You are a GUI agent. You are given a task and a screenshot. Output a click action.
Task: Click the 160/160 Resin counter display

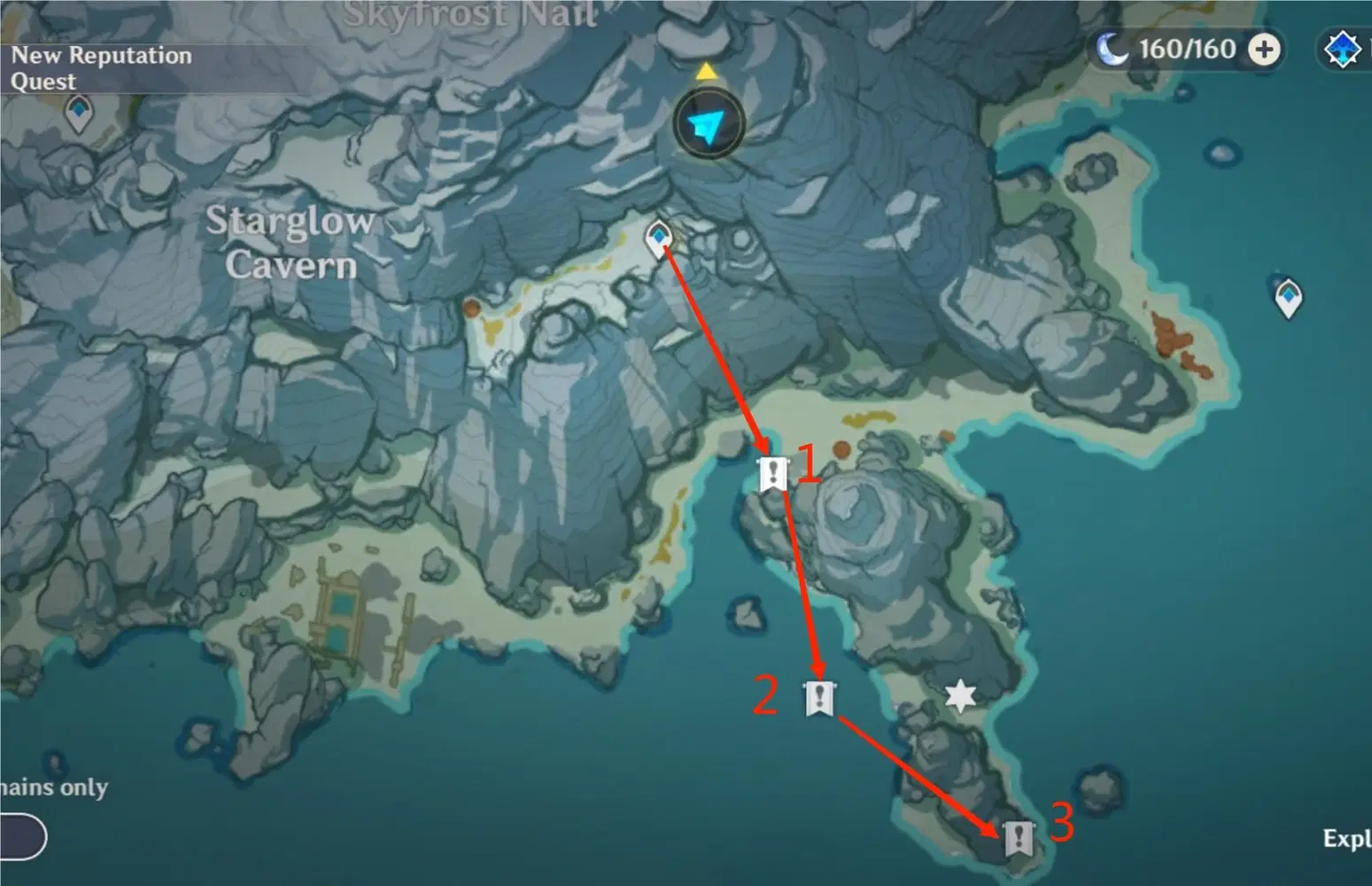coord(1188,50)
